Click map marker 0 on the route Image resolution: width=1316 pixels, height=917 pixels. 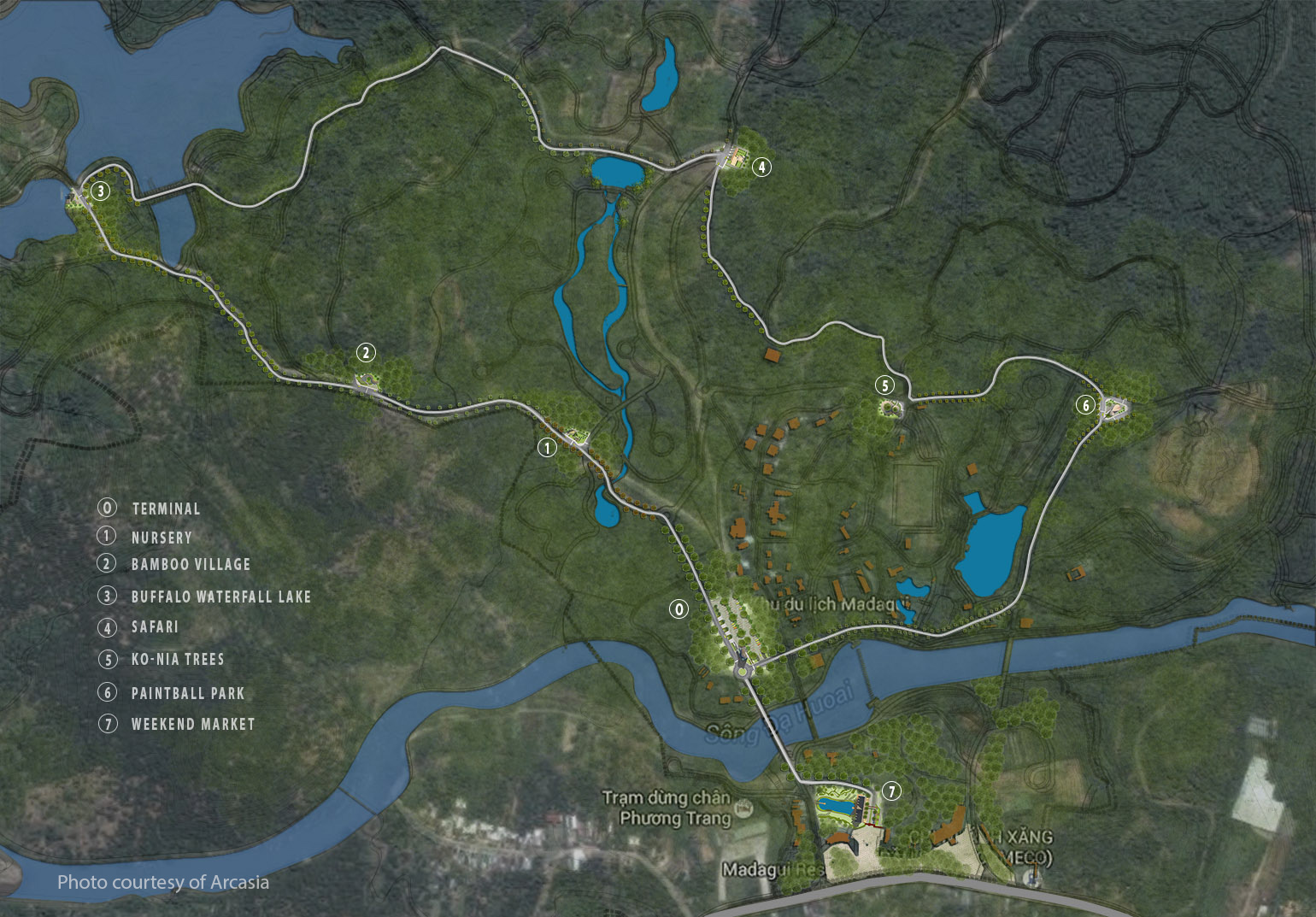[x=679, y=609]
